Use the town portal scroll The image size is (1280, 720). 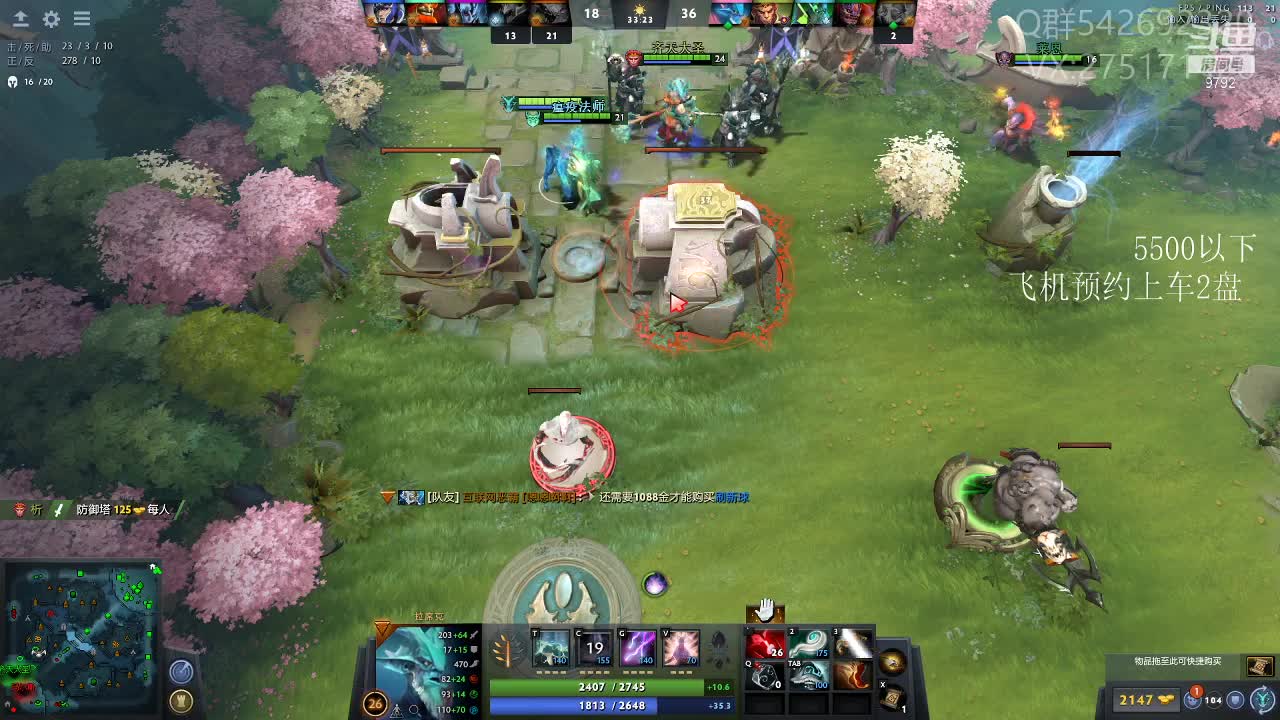coord(892,697)
